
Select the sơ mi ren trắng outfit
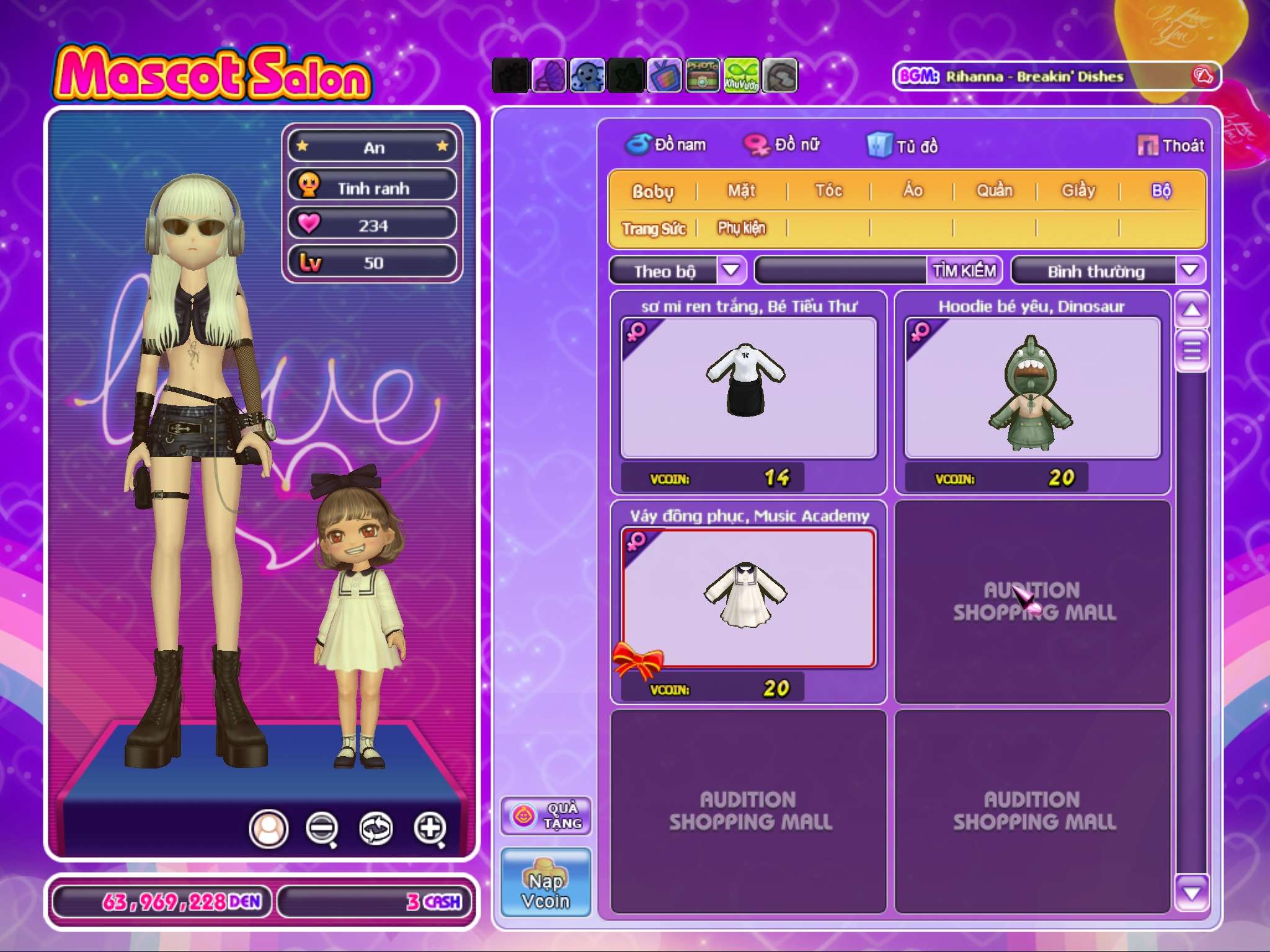tap(748, 388)
